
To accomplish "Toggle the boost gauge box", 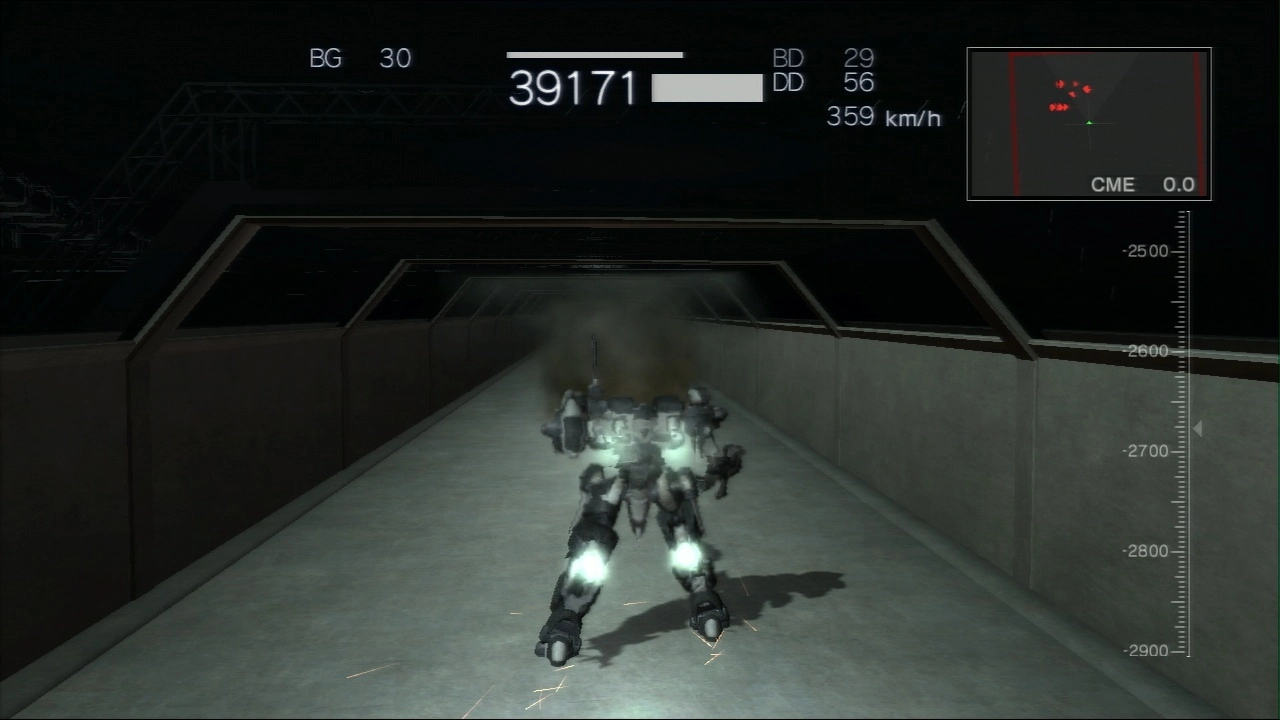I will pos(706,88).
